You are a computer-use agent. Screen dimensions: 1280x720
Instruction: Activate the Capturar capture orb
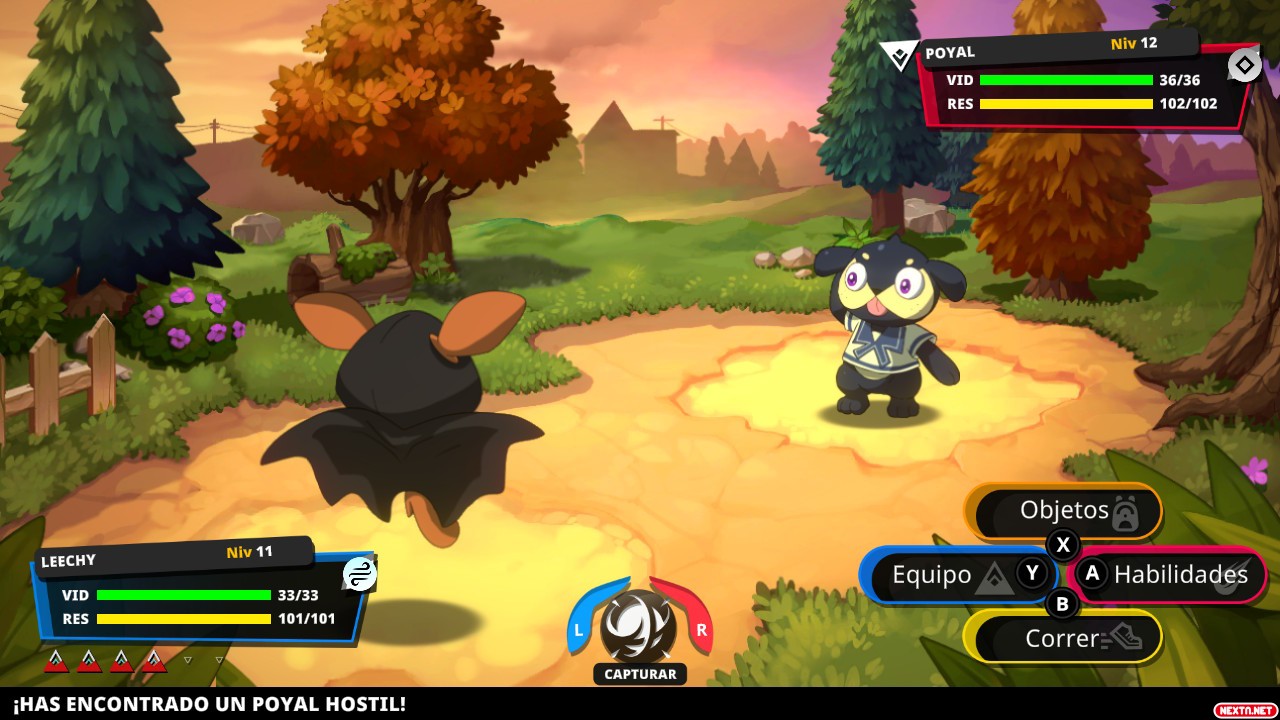tap(640, 627)
